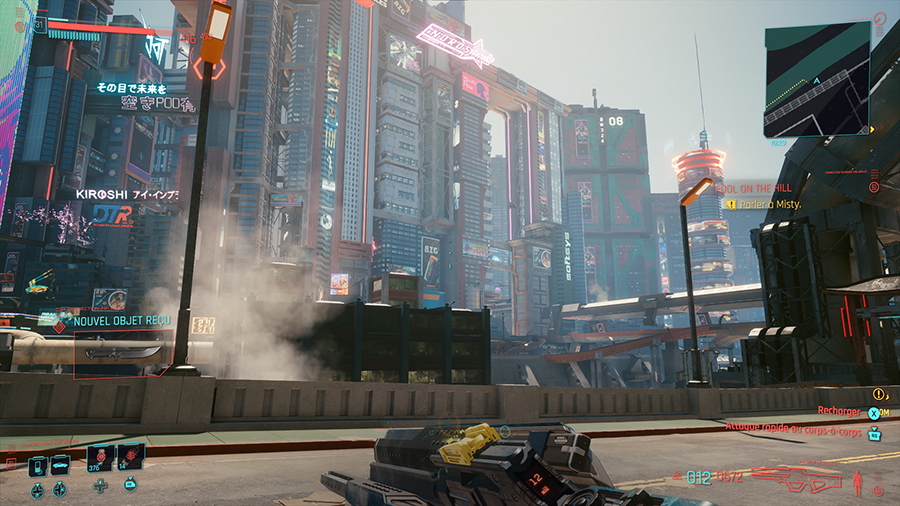The width and height of the screenshot is (900, 506).
Task: Select the Fool on the Hill quest tracker
Action: click(756, 187)
